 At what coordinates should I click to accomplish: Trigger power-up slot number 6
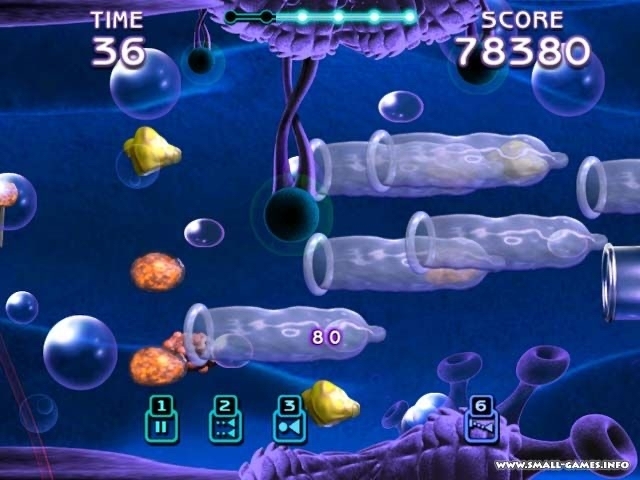[x=481, y=420]
